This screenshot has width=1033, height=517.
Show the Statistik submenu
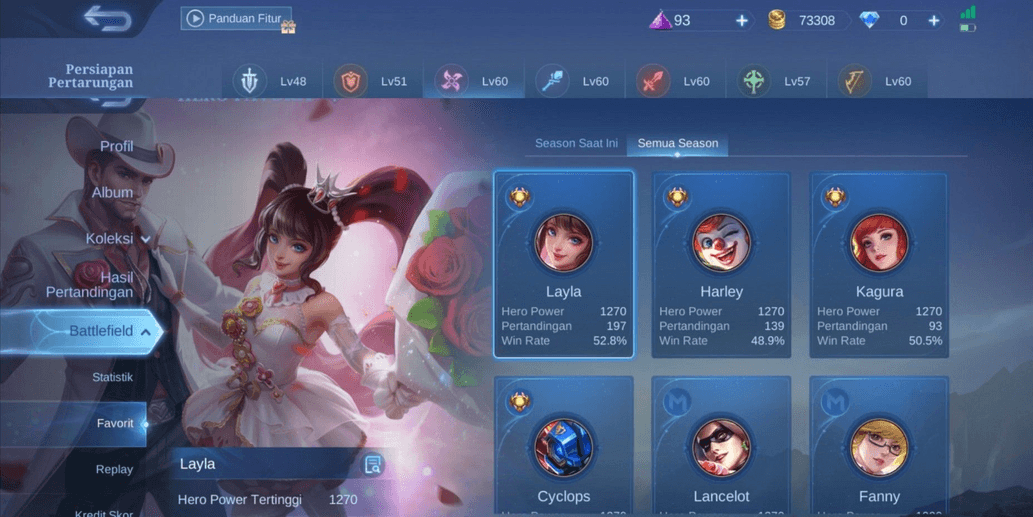click(x=112, y=377)
